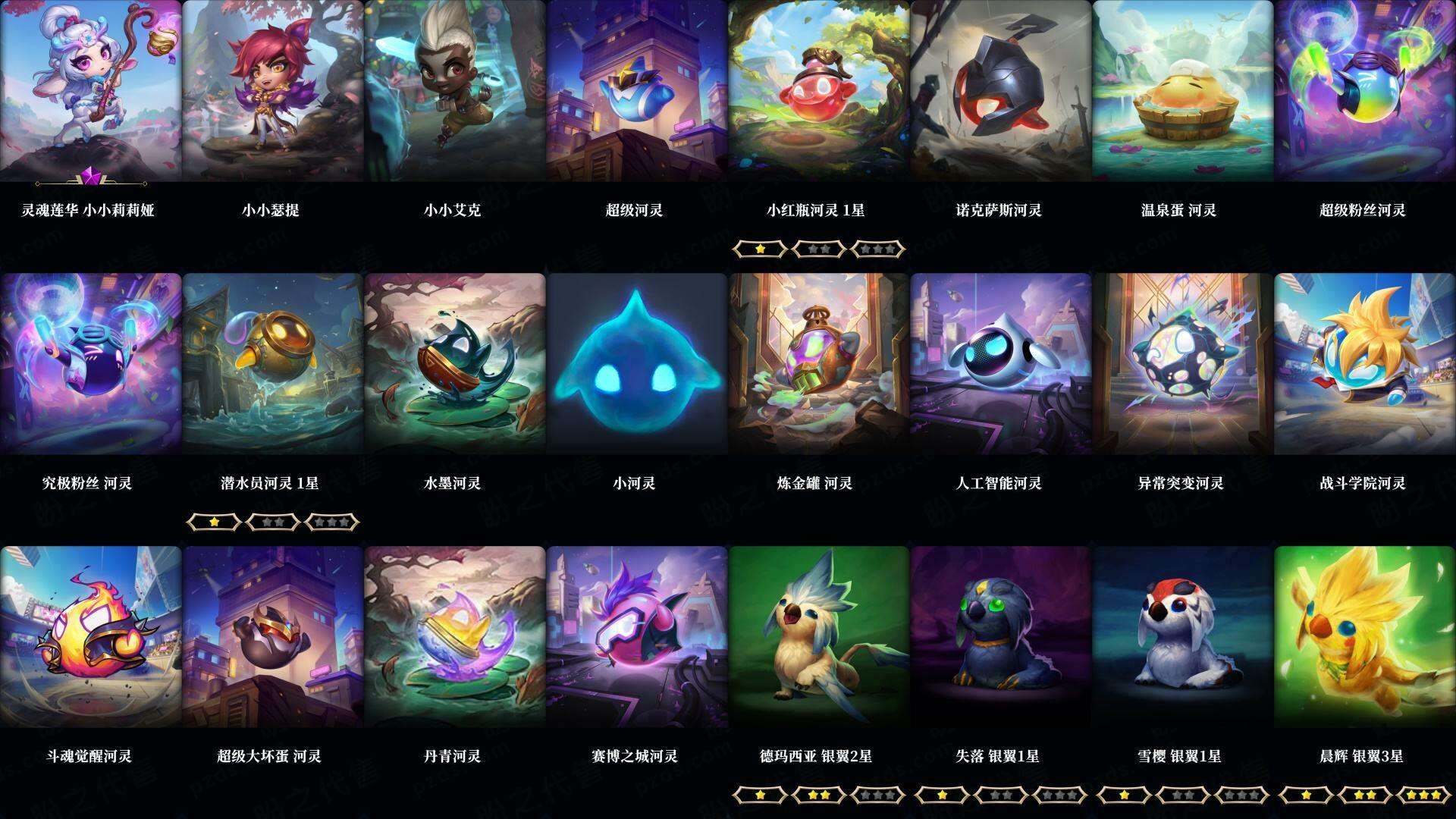Viewport: 1456px width, 819px height.
Task: View the 炼金罐 河灵 icon
Action: (818, 364)
